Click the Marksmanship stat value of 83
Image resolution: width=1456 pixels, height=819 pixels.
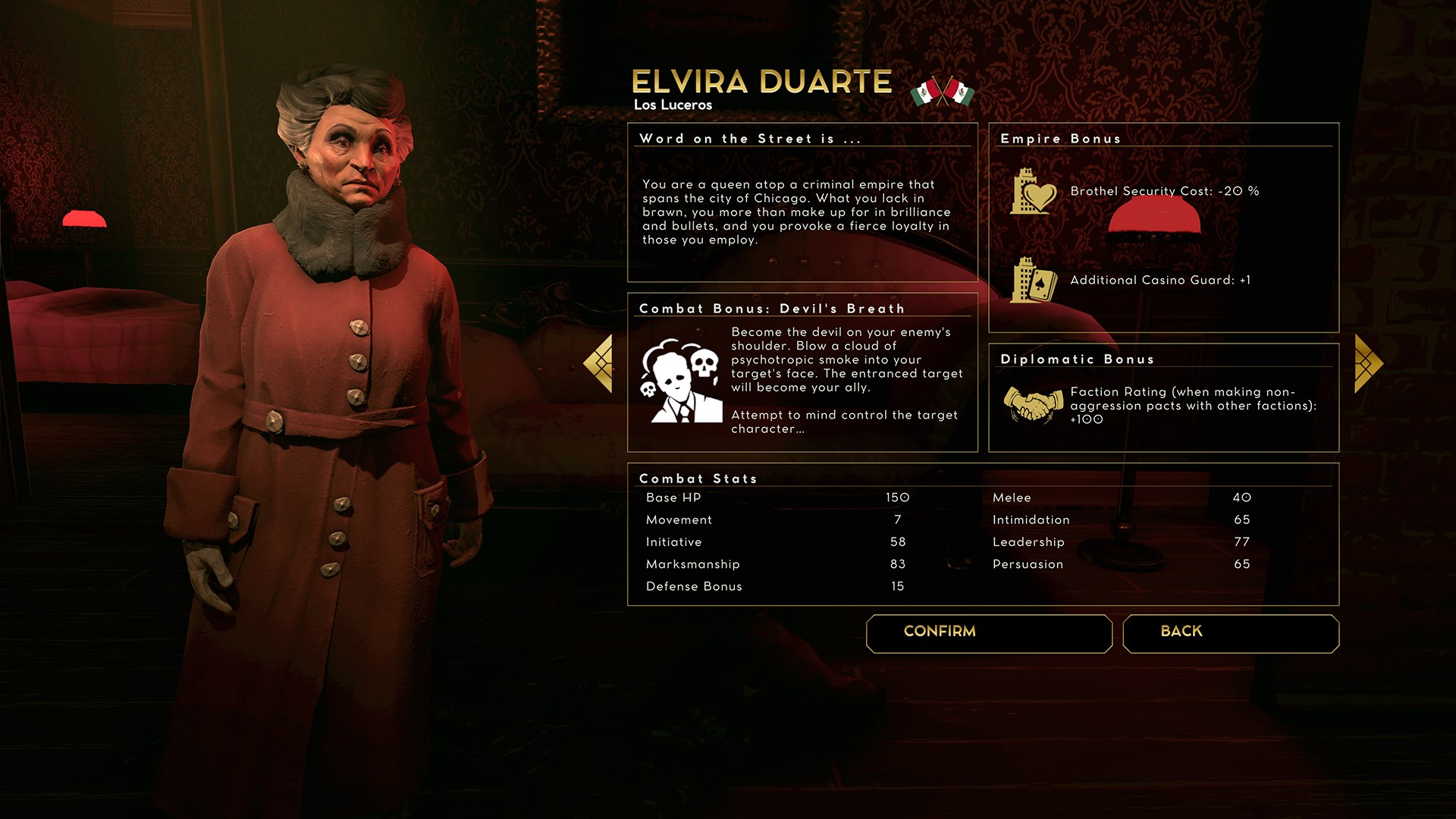898,564
